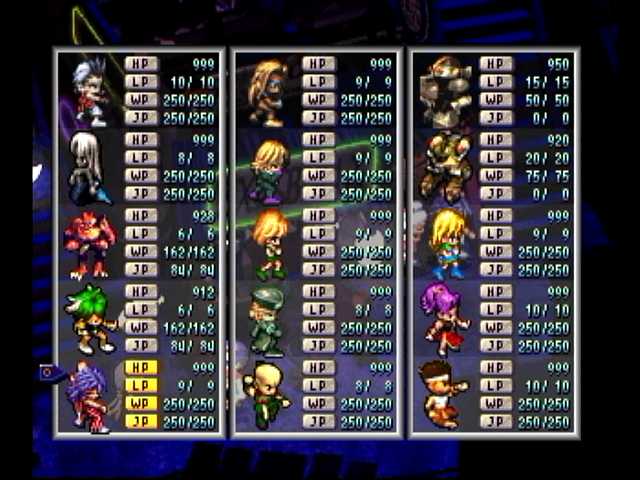The image size is (640, 480).
Task: Select the tan armored mech with 950 HP
Action: (445, 91)
